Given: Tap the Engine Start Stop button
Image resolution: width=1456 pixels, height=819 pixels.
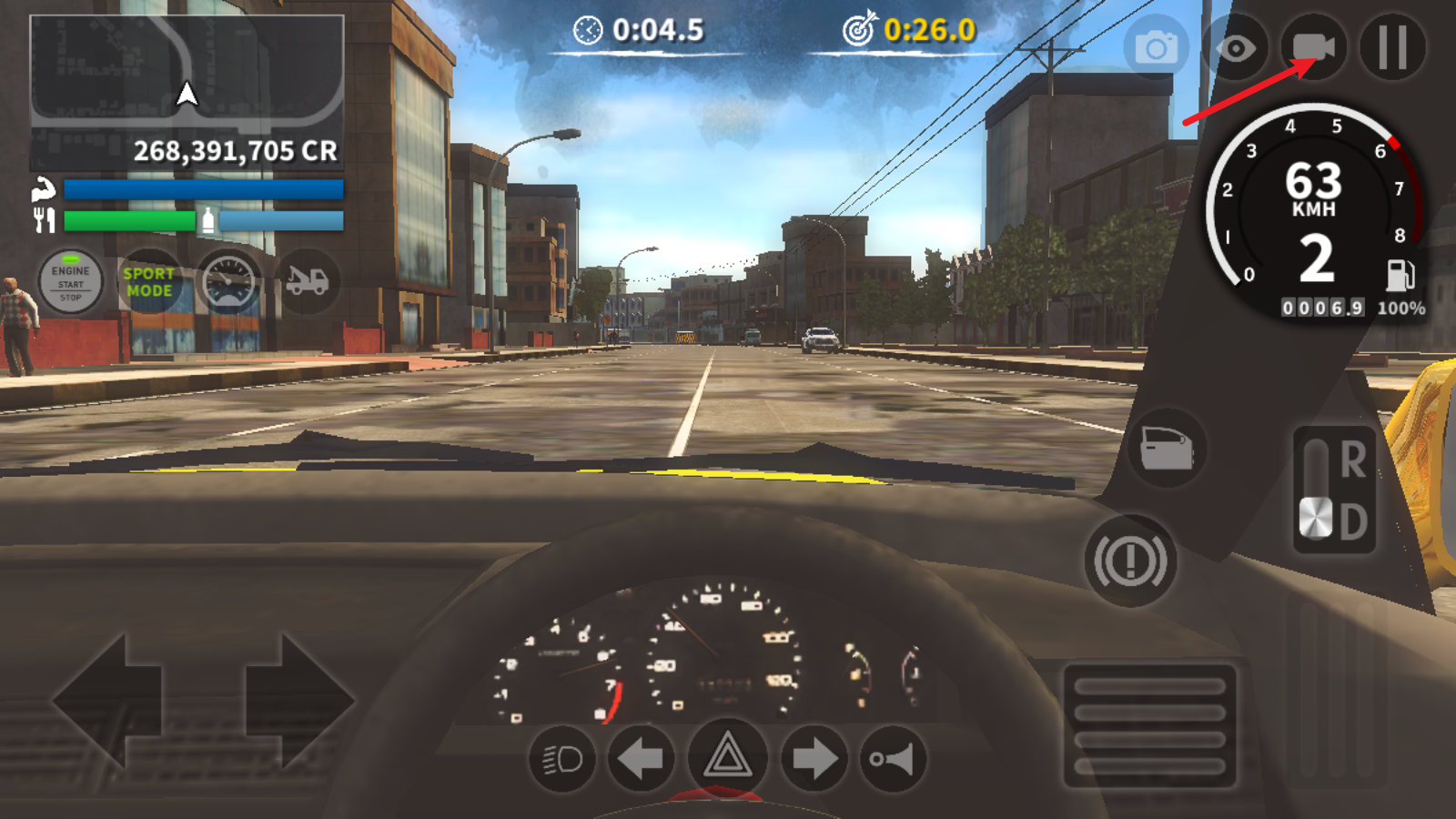Looking at the screenshot, I should (x=70, y=282).
